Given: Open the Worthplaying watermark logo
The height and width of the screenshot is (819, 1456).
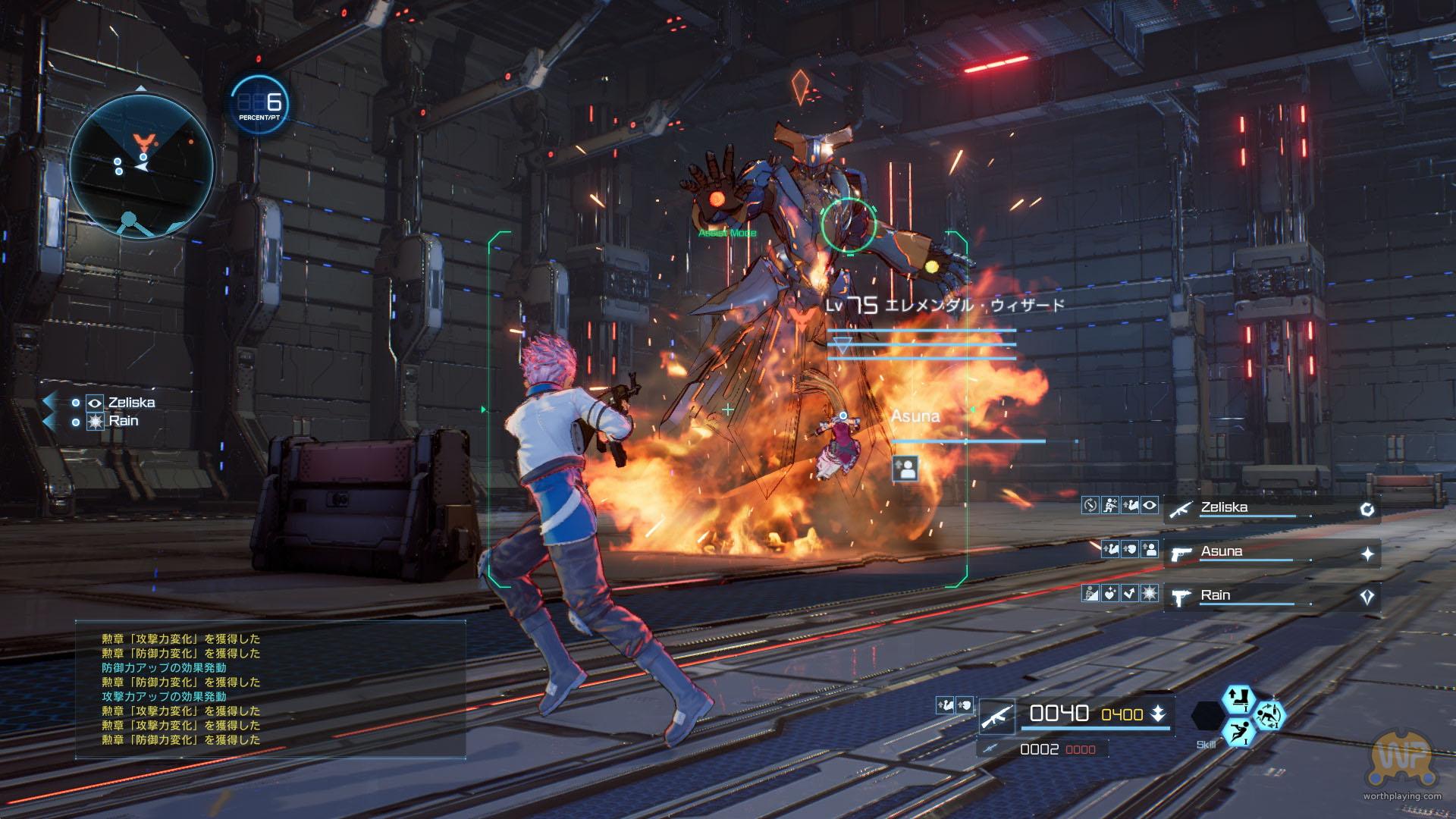Looking at the screenshot, I should [1401, 762].
